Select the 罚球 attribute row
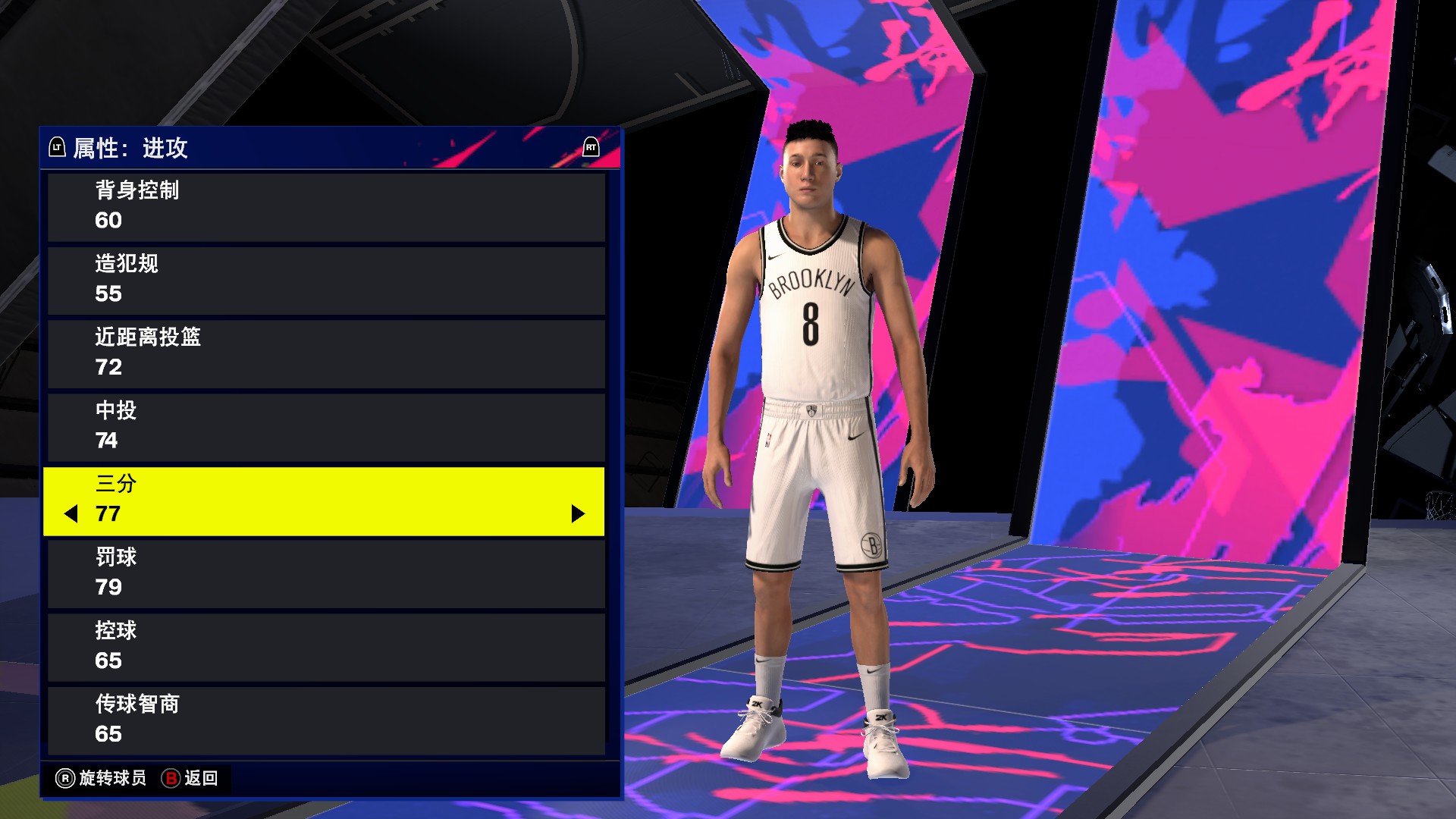Image resolution: width=1456 pixels, height=819 pixels. point(326,573)
